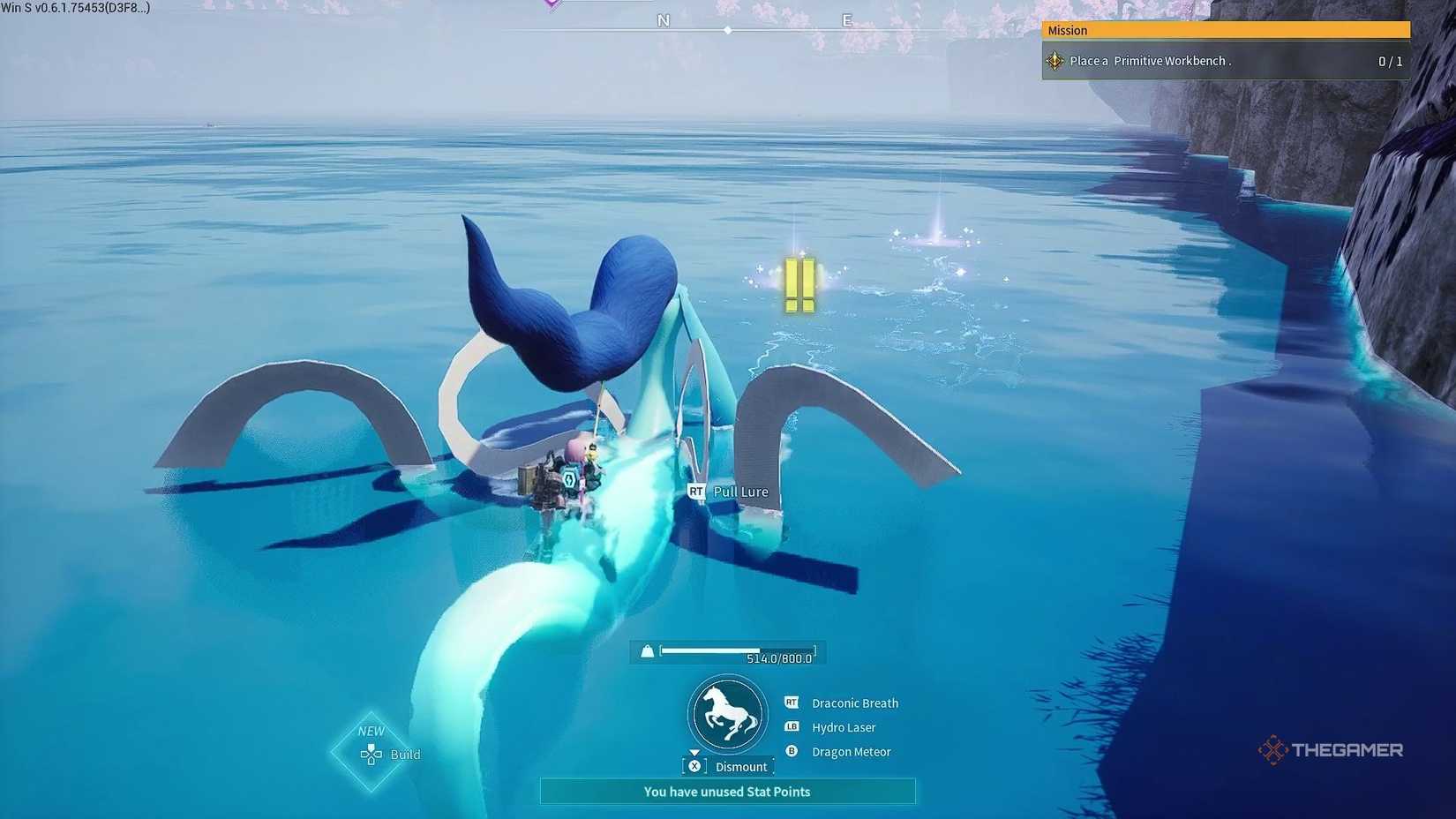The image size is (1456, 819).
Task: Click the weight bag icon near the capacity bar
Action: coord(649,652)
